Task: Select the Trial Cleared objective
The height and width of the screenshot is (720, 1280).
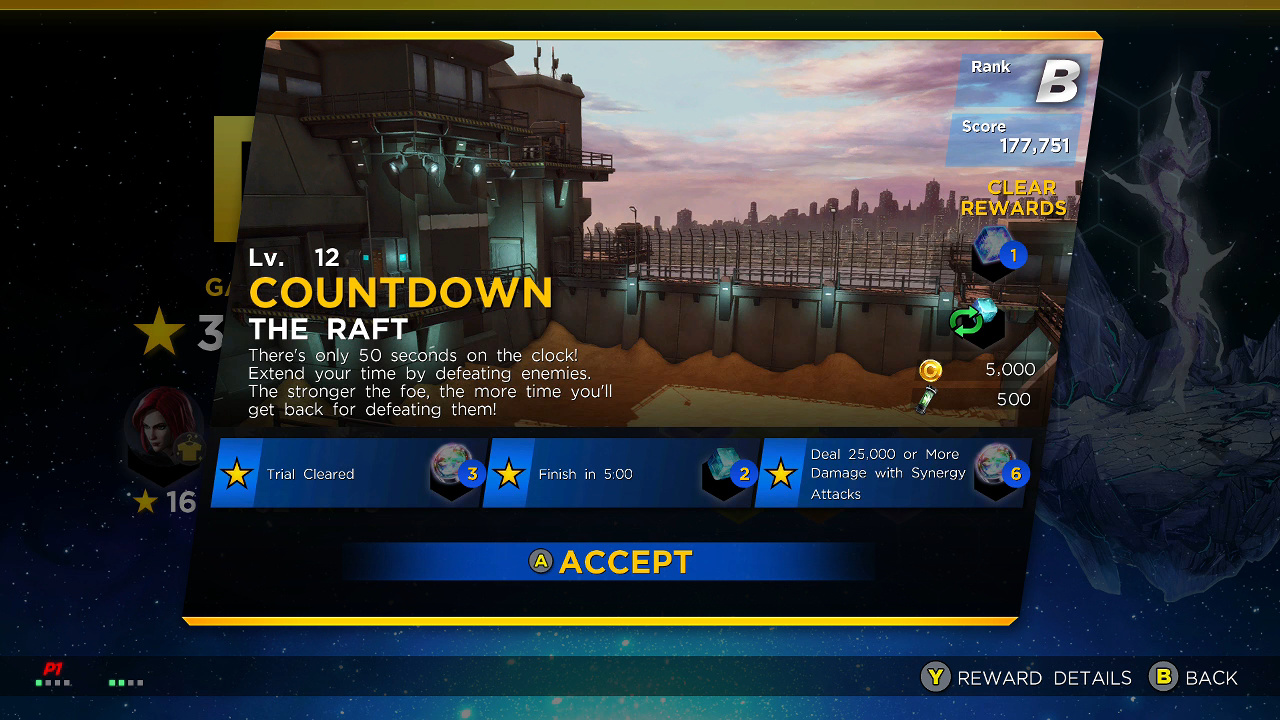Action: coord(345,474)
